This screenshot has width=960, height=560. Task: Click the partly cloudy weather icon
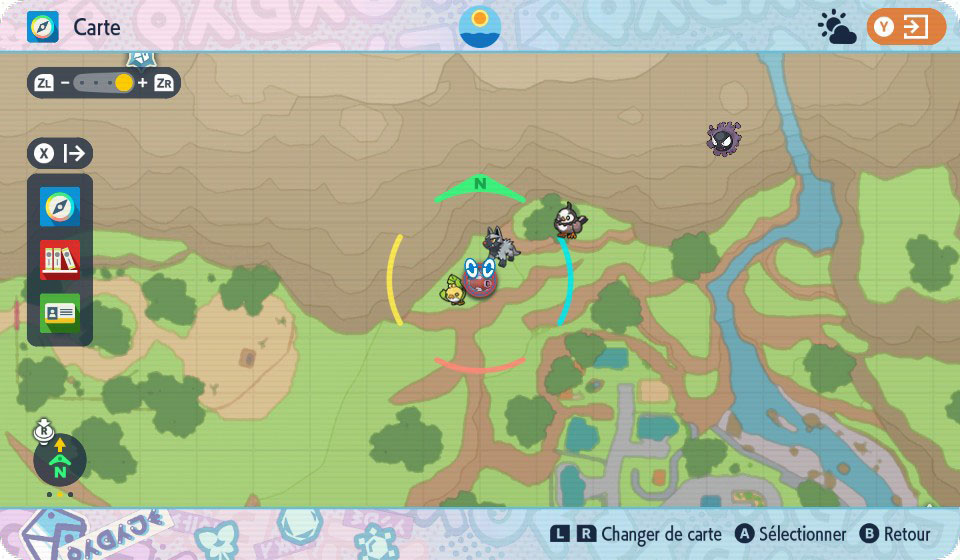[x=836, y=28]
